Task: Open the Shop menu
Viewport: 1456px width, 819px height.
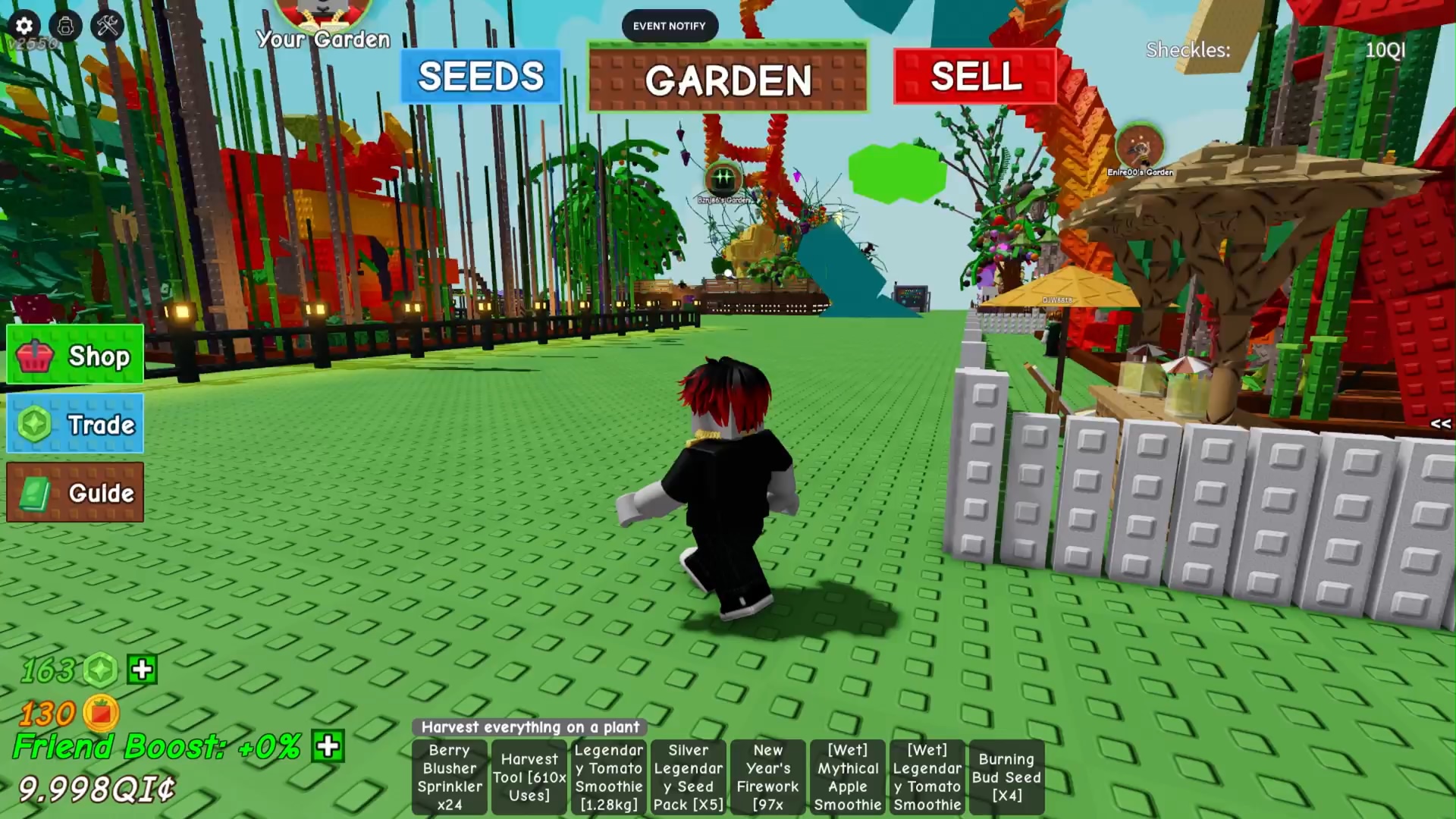Action: pos(75,356)
